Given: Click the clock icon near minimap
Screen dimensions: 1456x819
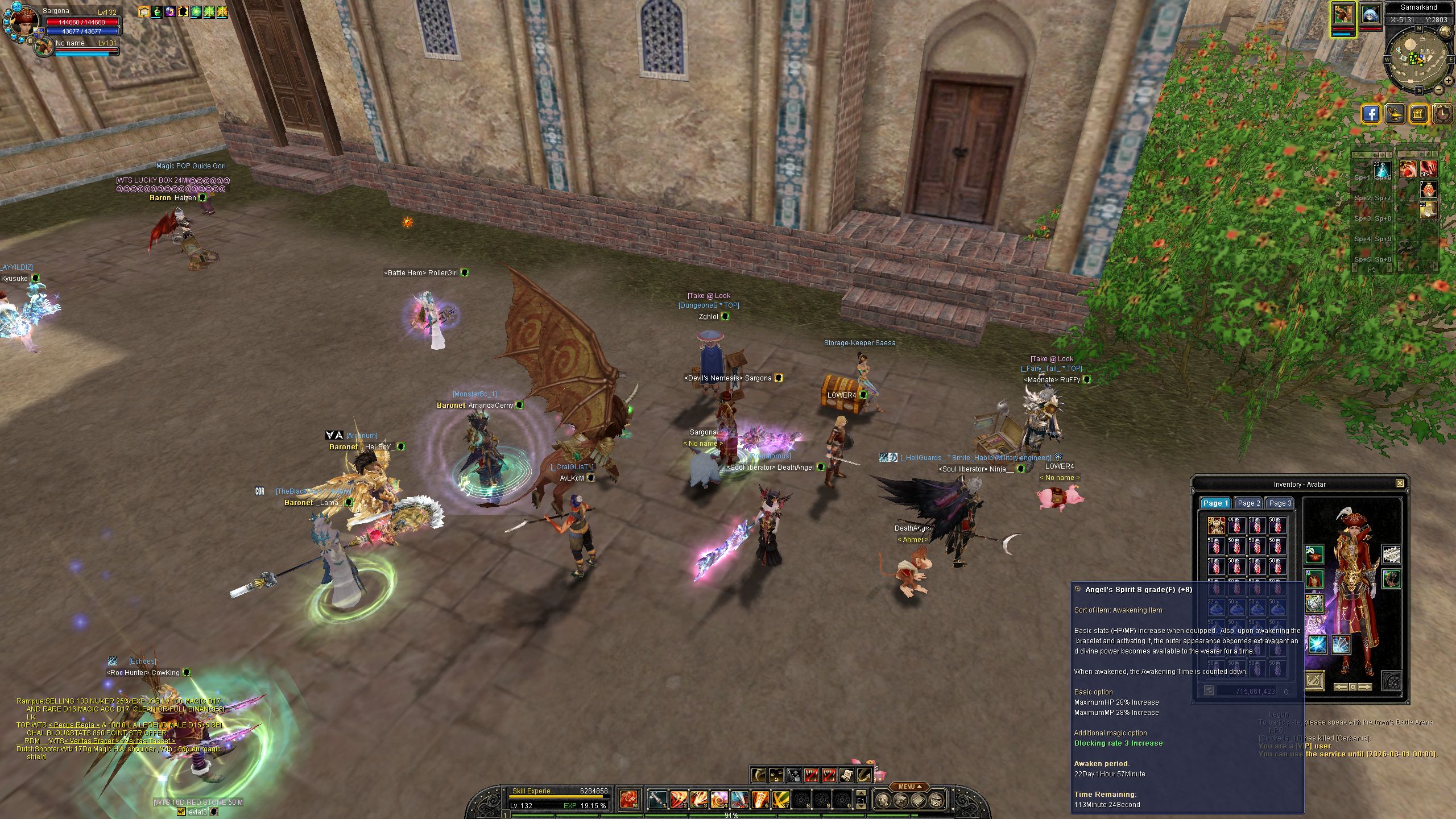Looking at the screenshot, I should click(1443, 114).
